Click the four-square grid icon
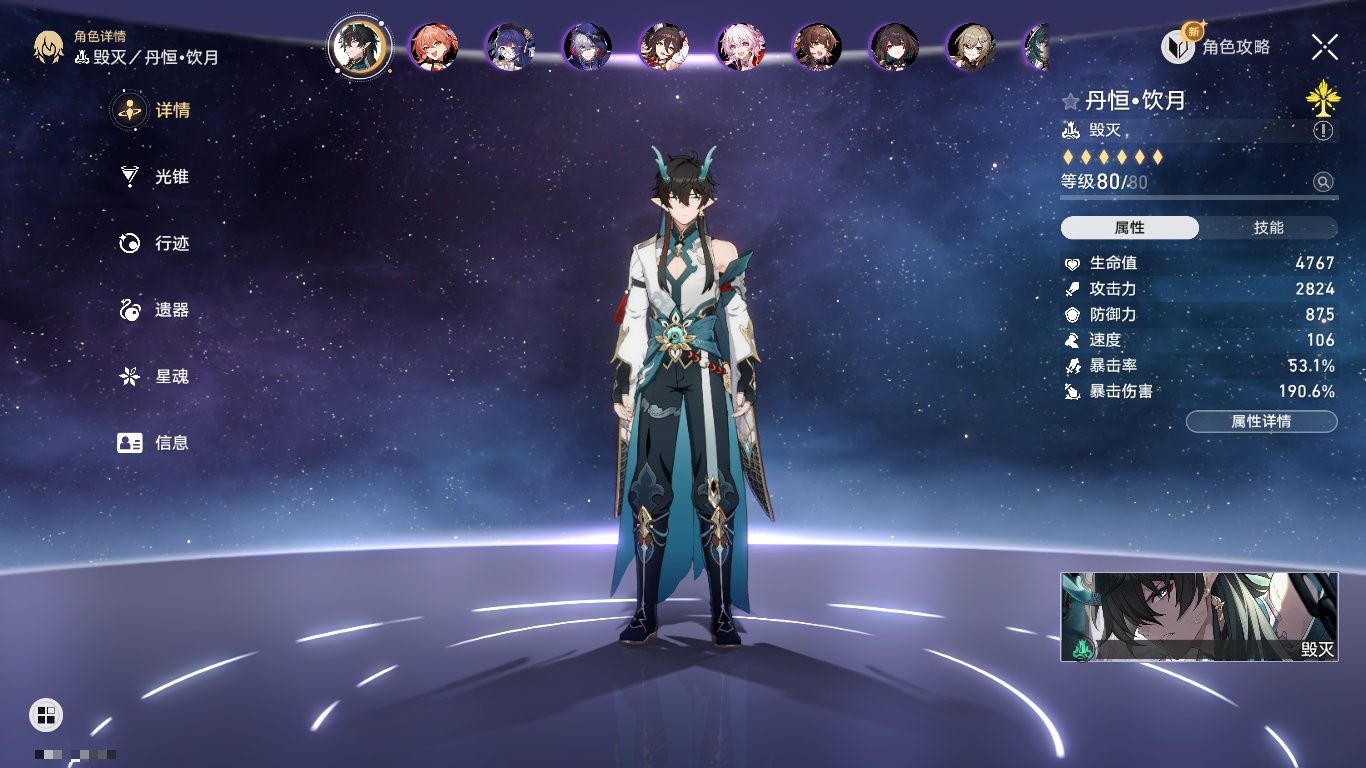 coord(46,714)
